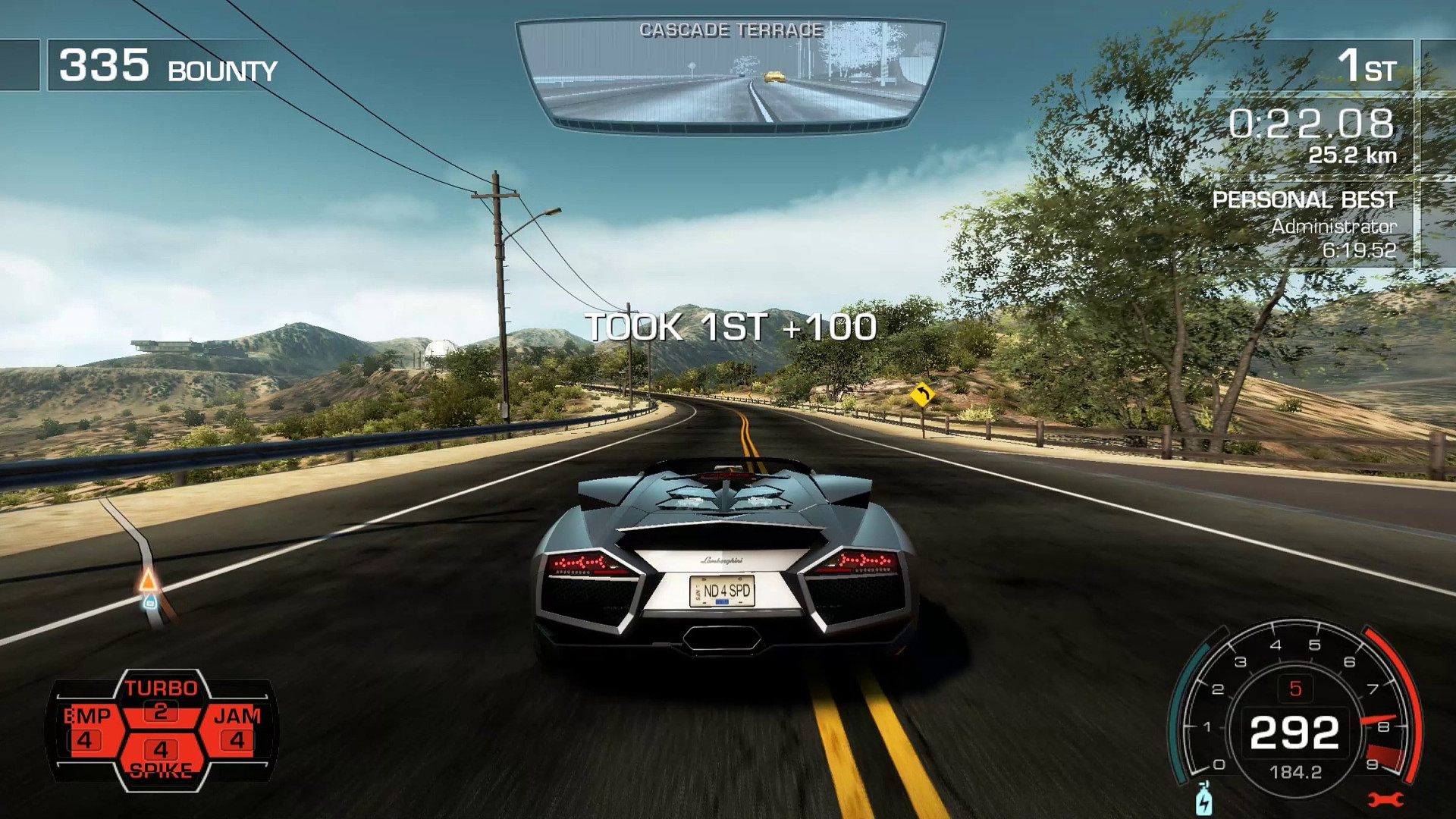
Task: Click the red wrench damage icon
Action: pos(1385,799)
